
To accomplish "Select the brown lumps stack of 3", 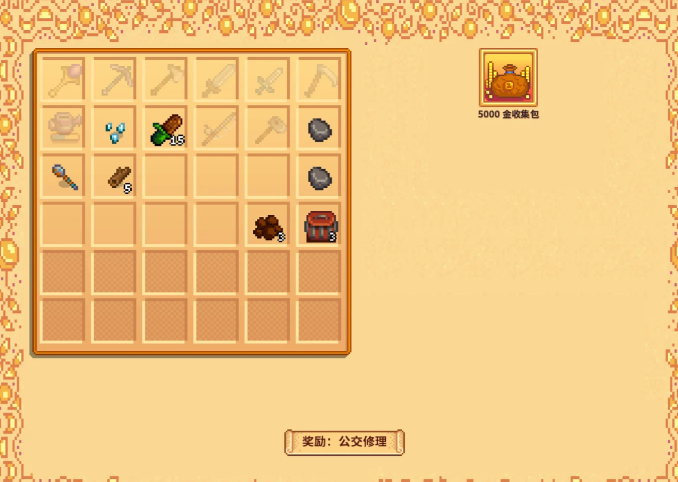I will coord(268,227).
